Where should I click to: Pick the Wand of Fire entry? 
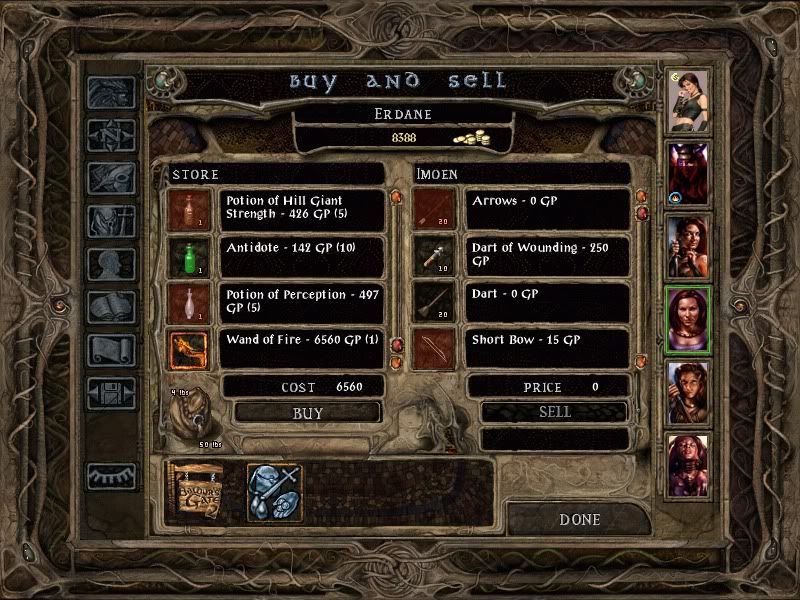point(304,348)
